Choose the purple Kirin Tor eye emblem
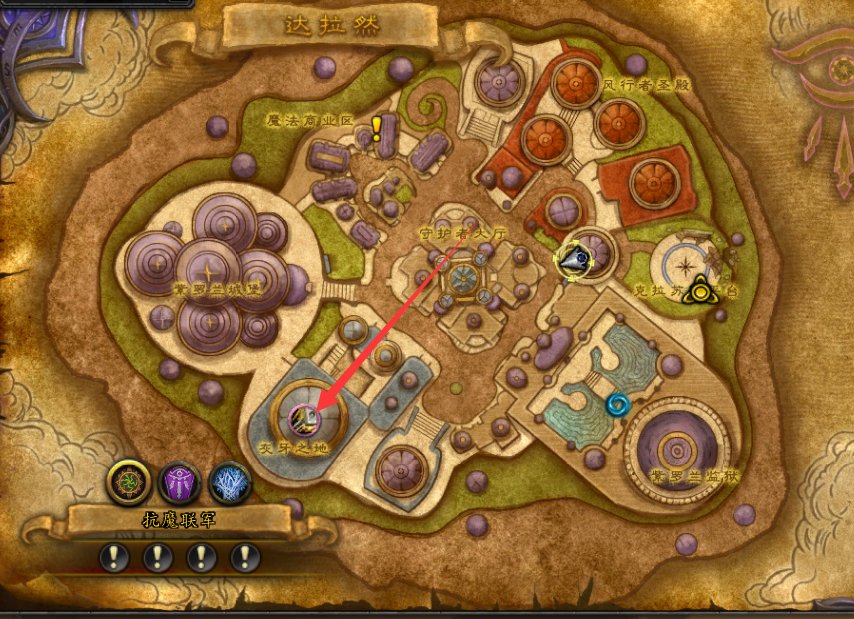854x619 pixels. (x=181, y=482)
